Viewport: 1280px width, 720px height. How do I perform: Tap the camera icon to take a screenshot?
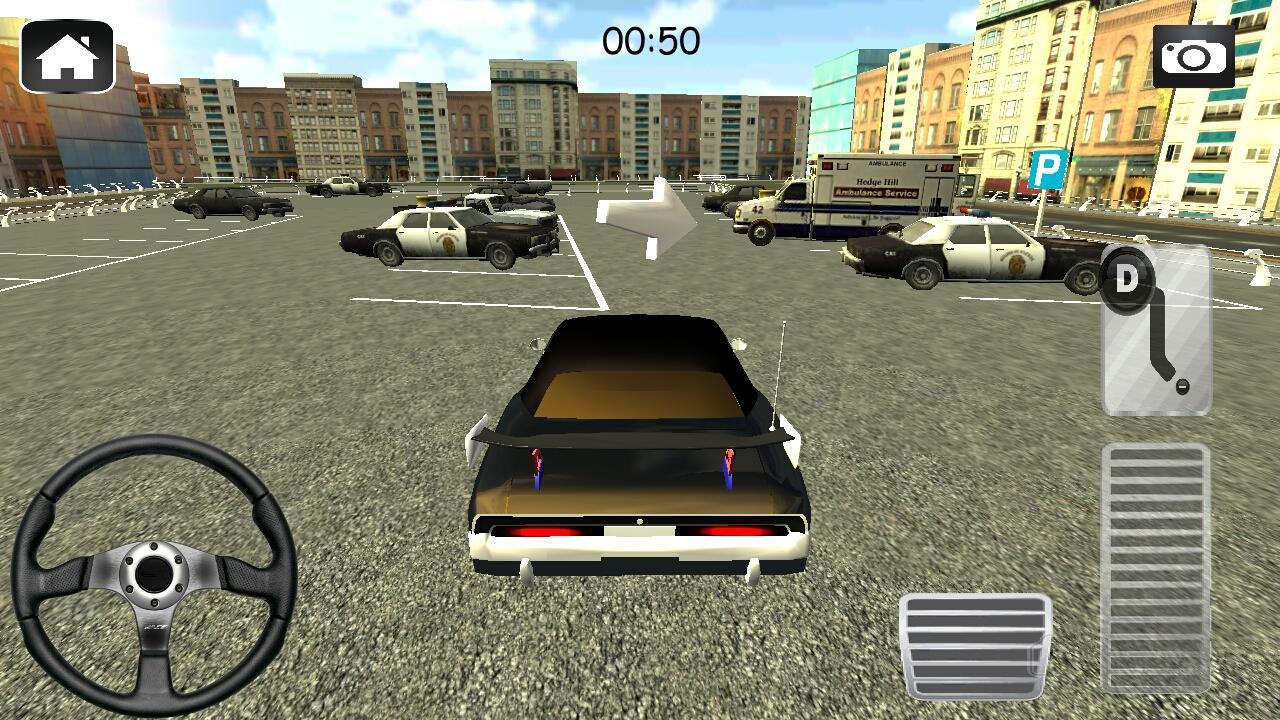(1195, 55)
